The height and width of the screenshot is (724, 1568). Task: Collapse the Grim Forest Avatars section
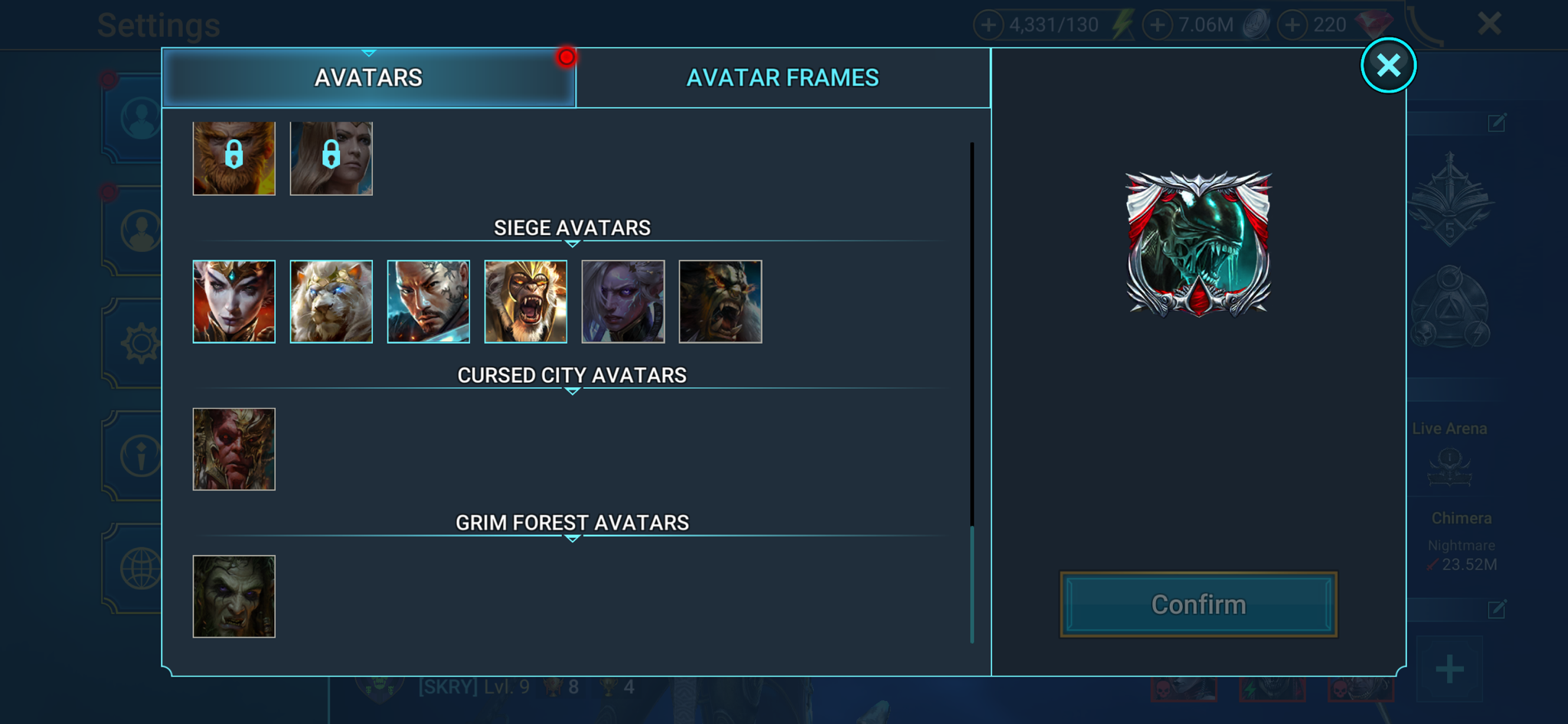(570, 538)
